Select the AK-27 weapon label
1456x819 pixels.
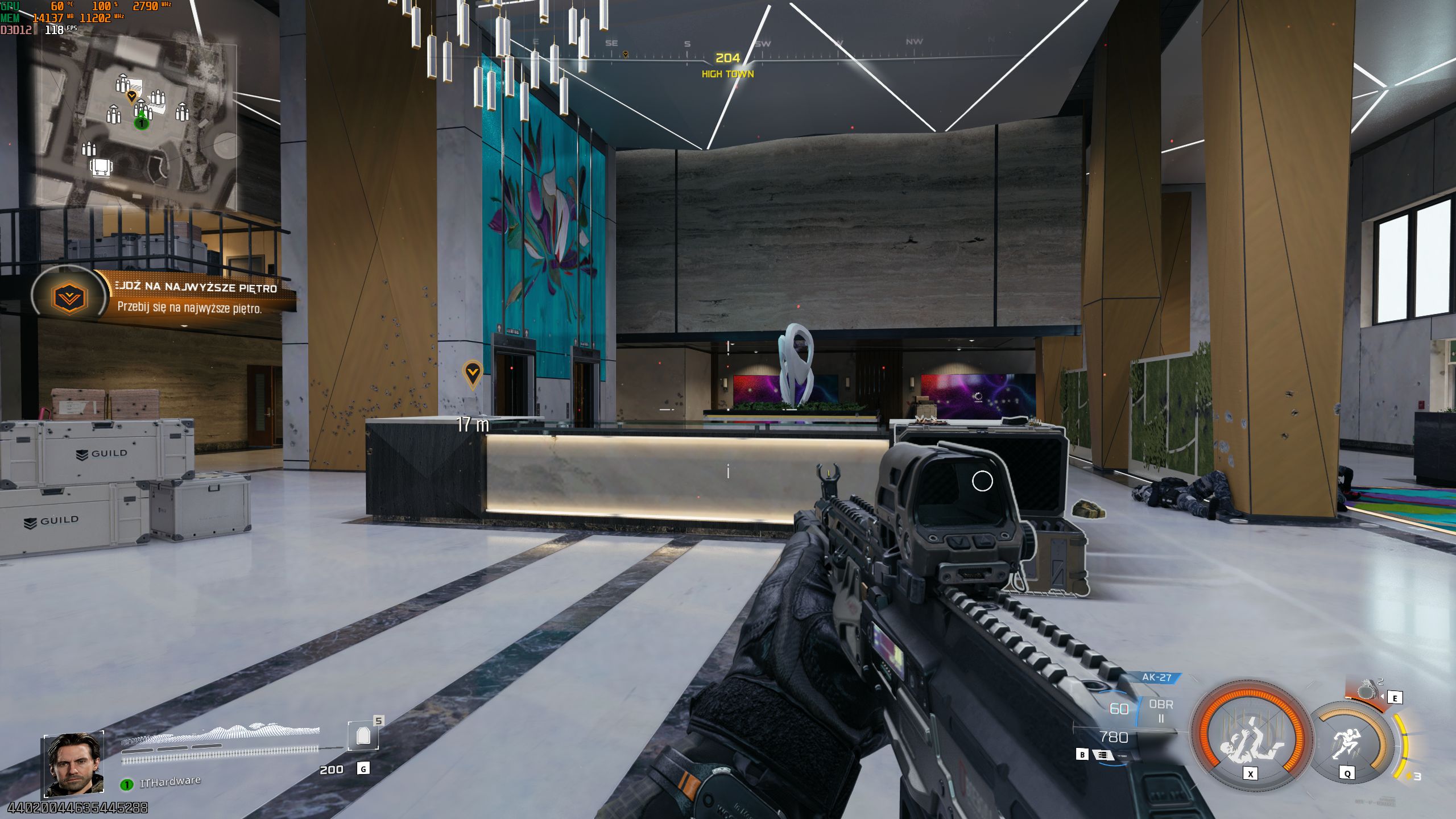coord(1156,677)
